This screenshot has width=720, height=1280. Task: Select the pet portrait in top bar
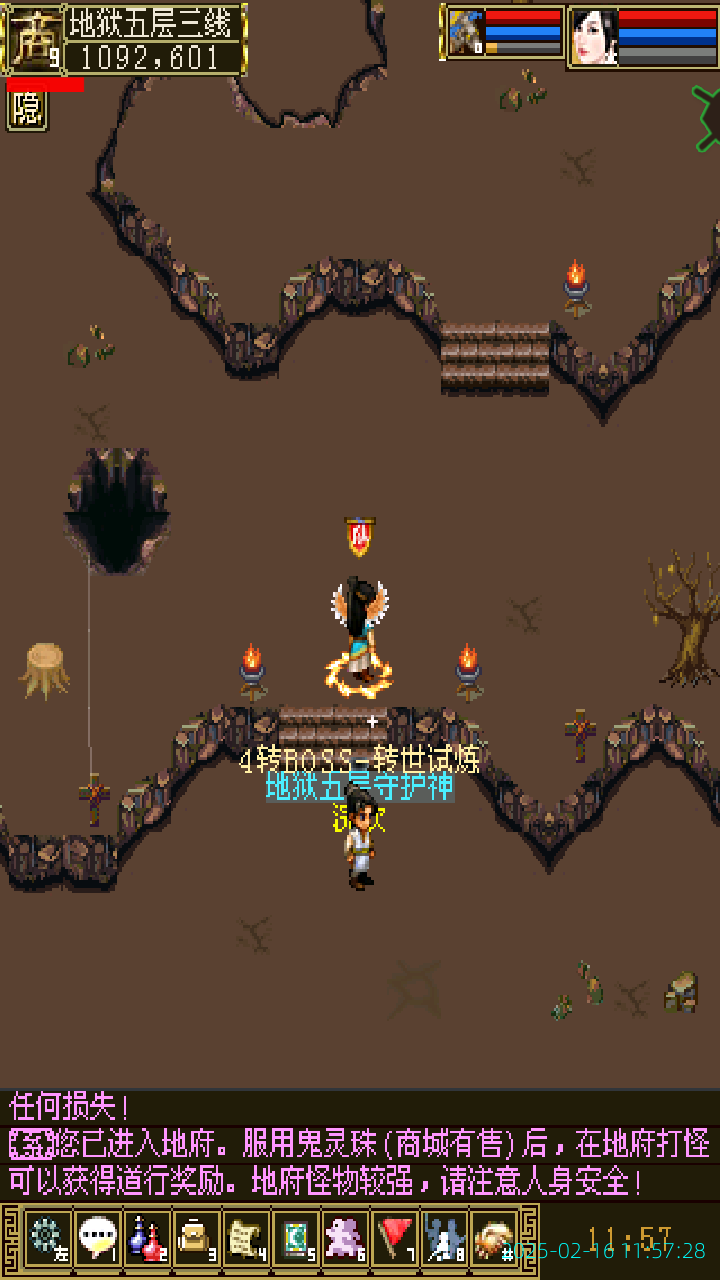(466, 33)
